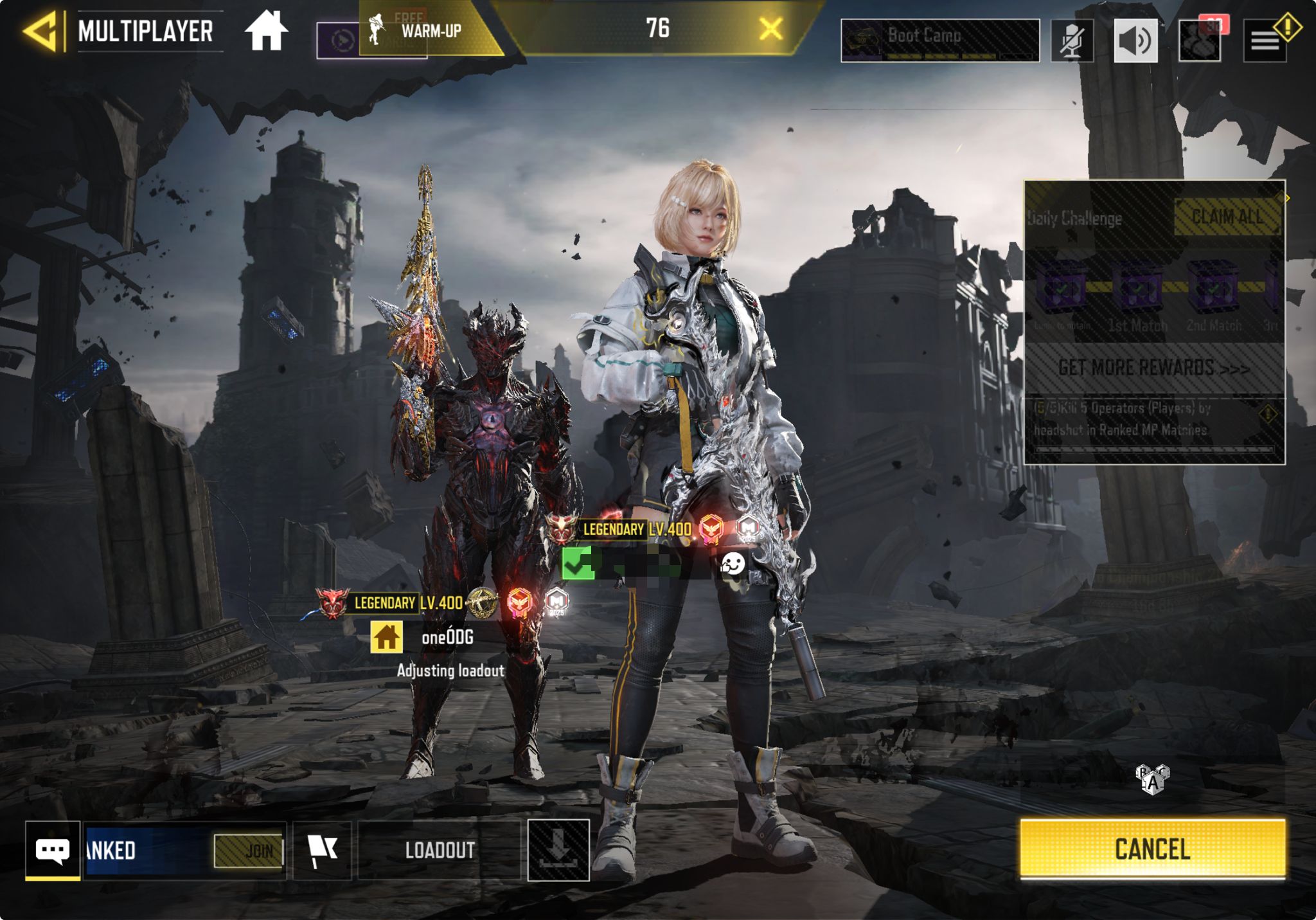Toggle the speaker voice output

(1135, 41)
